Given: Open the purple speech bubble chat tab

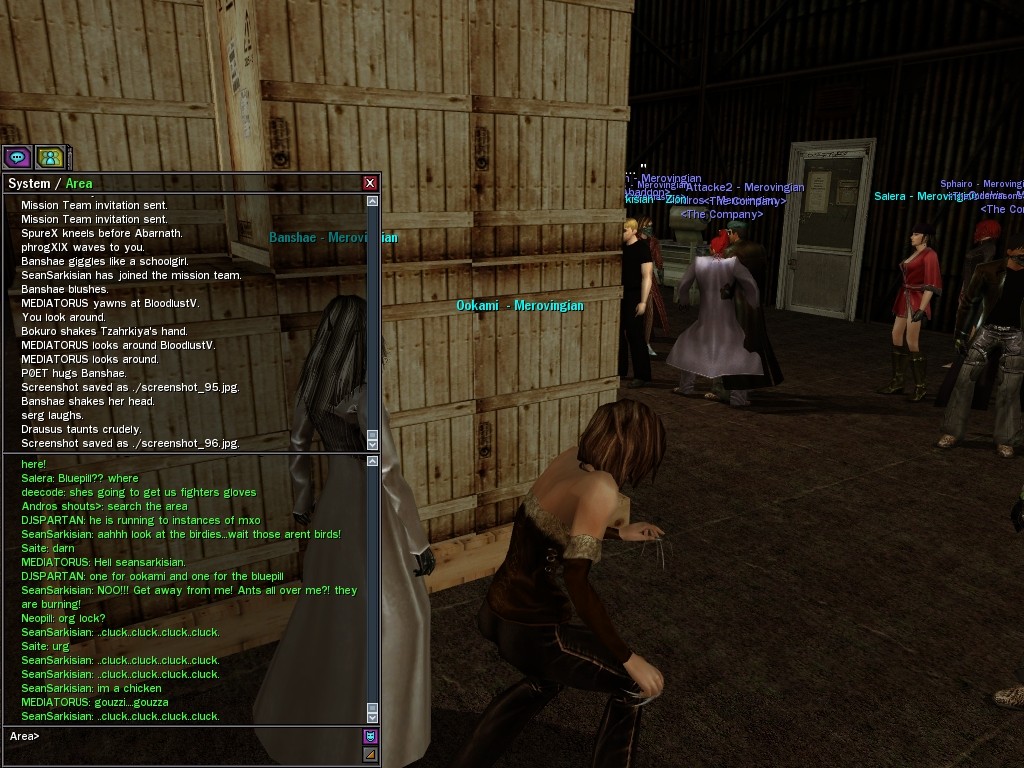Looking at the screenshot, I should 17,157.
